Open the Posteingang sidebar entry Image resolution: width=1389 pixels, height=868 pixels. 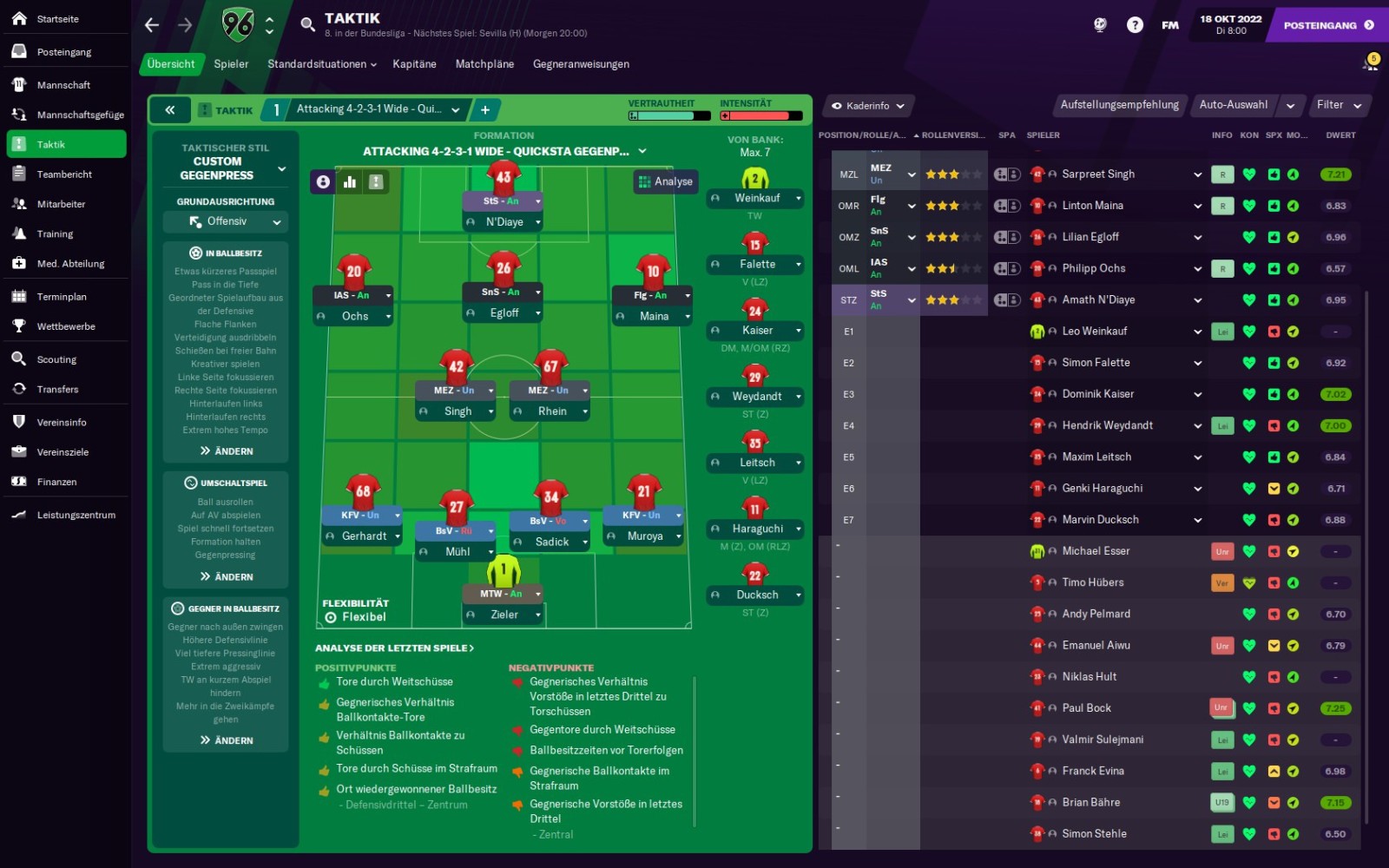tap(63, 52)
